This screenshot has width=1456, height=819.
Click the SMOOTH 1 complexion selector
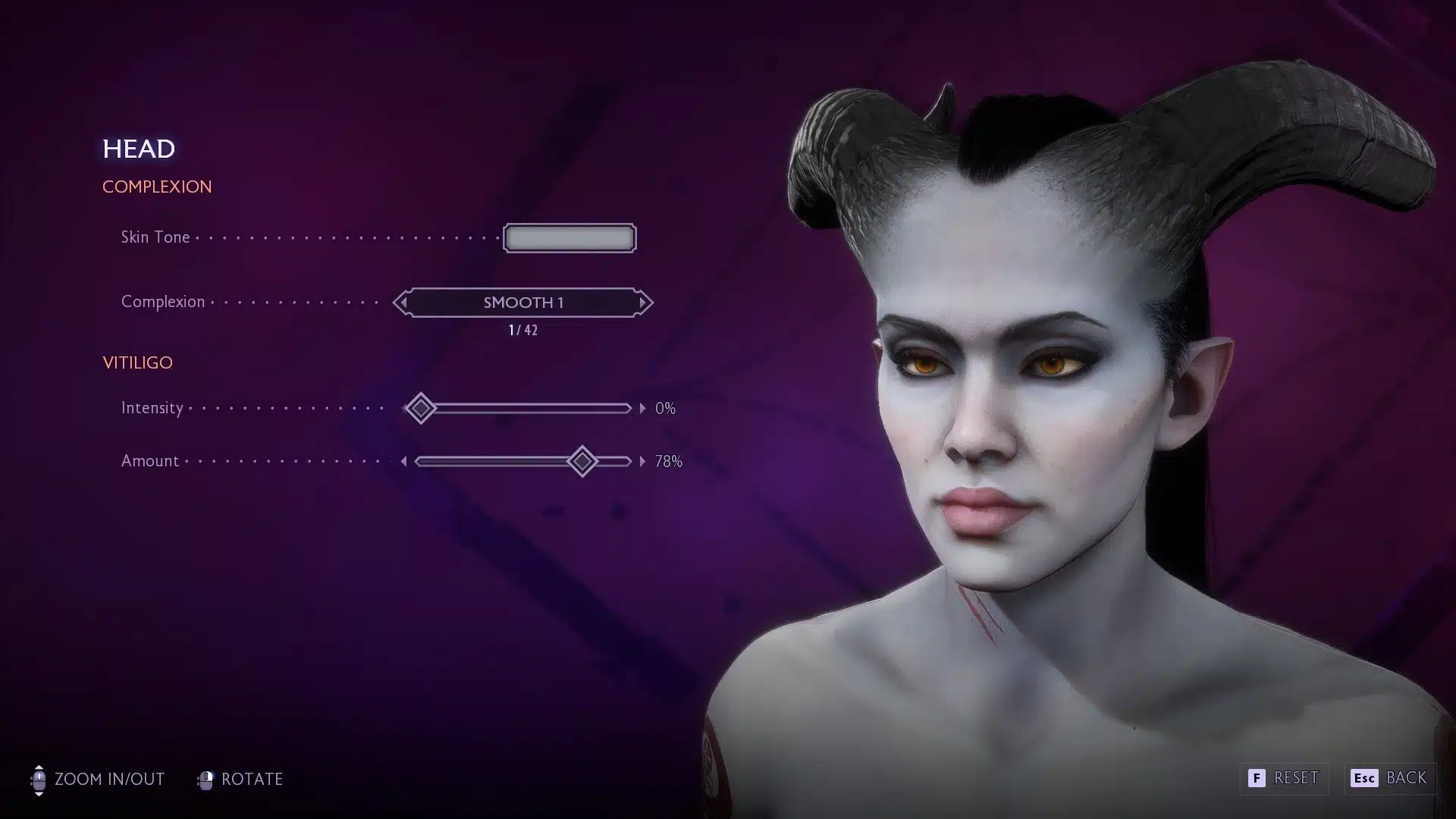coord(523,303)
